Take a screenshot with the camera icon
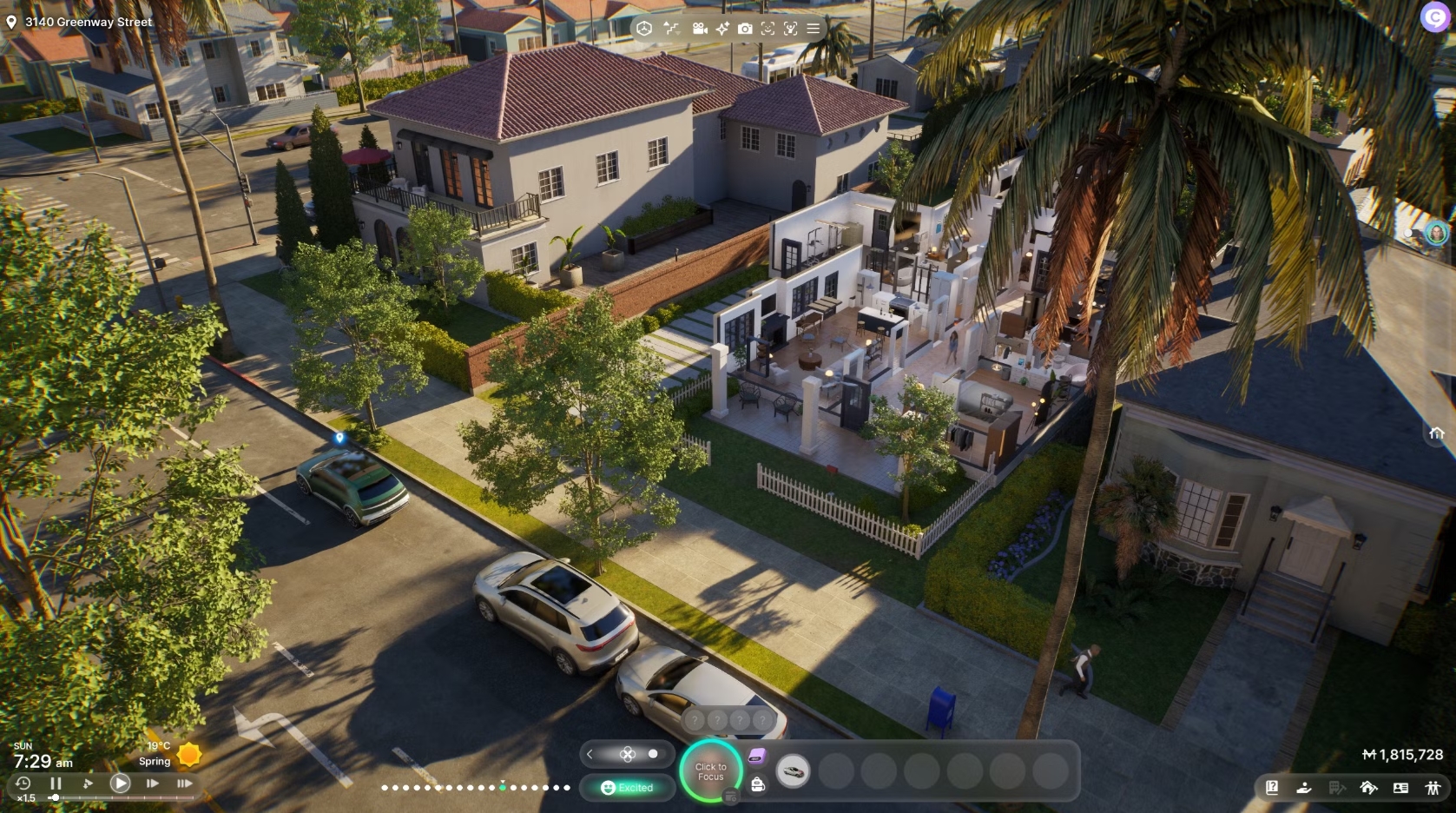Image resolution: width=1456 pixels, height=813 pixels. point(746,29)
